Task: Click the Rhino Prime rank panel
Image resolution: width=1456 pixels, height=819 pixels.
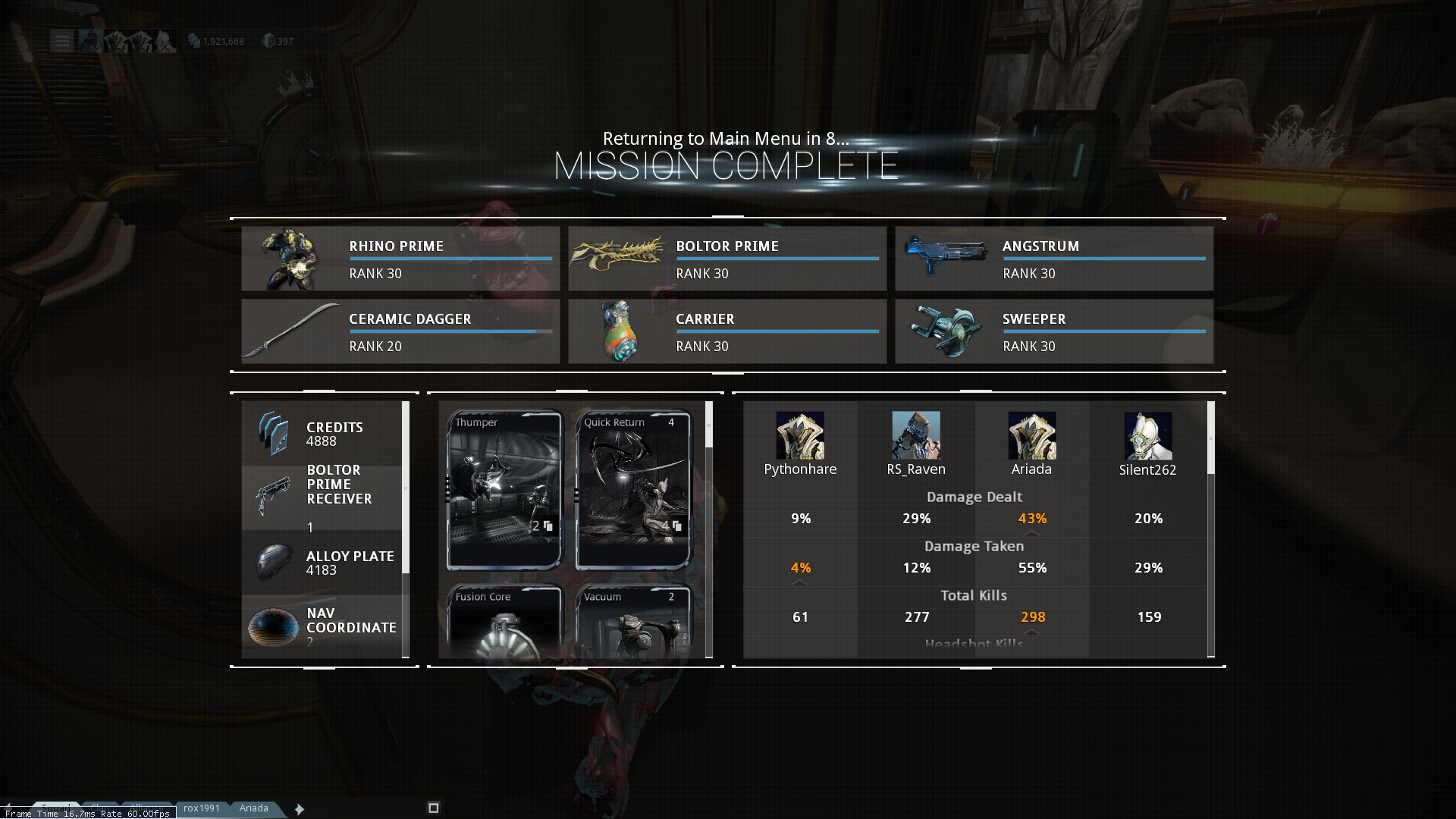Action: (400, 259)
